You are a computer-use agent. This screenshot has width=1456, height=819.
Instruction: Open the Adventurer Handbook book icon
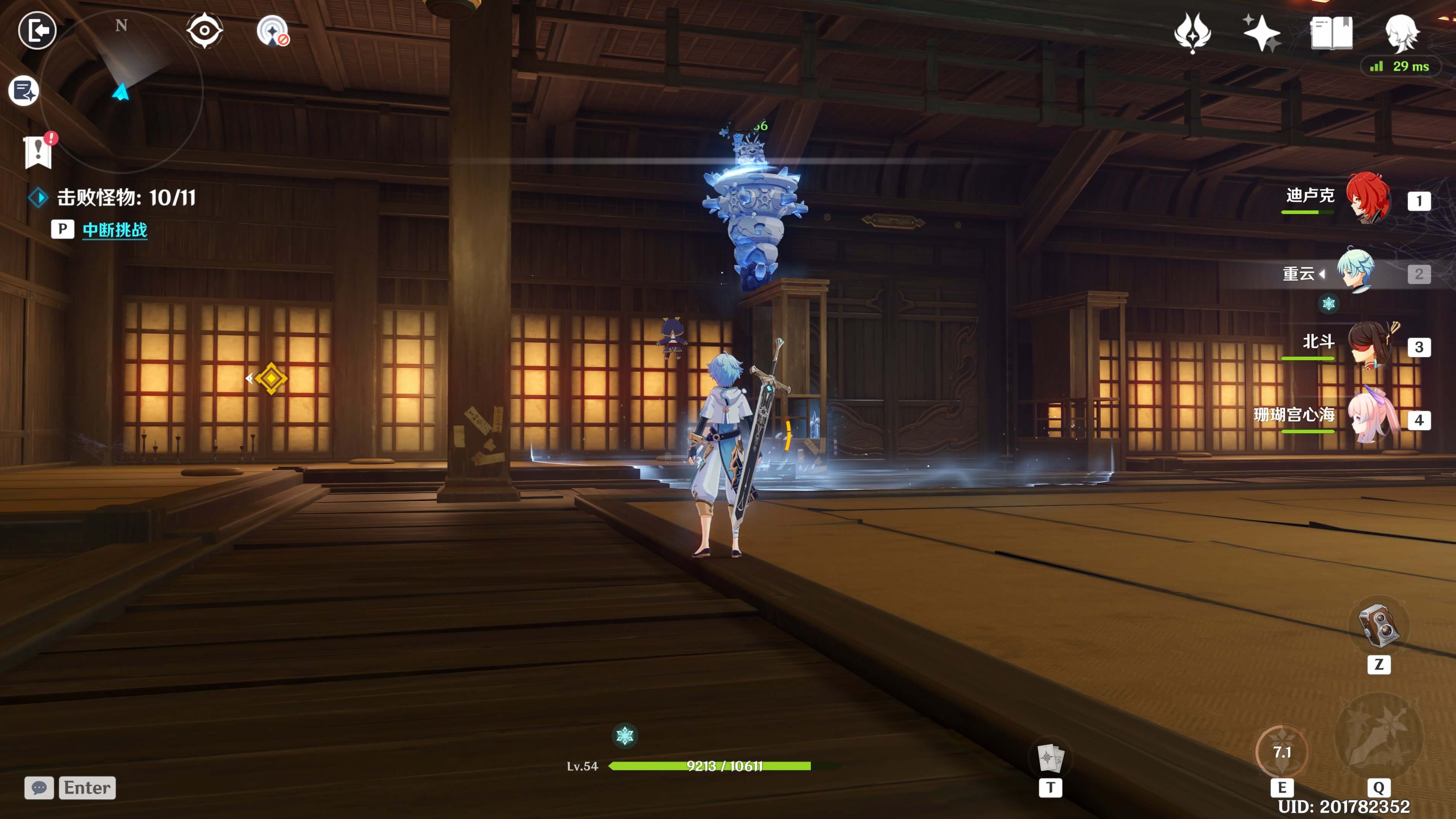1331,33
